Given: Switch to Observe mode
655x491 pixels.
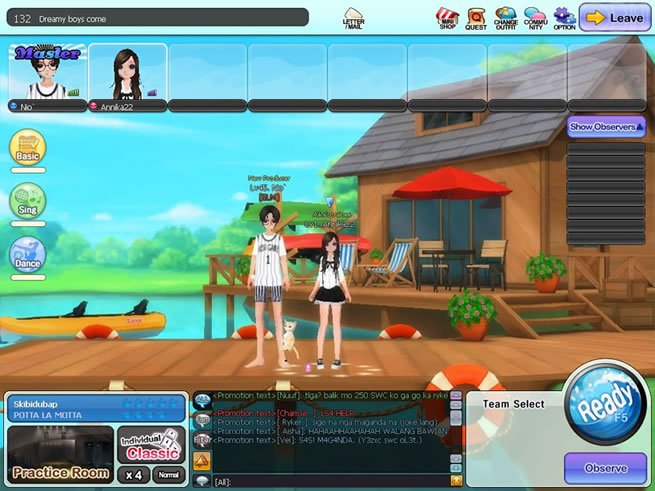Looking at the screenshot, I should 604,468.
